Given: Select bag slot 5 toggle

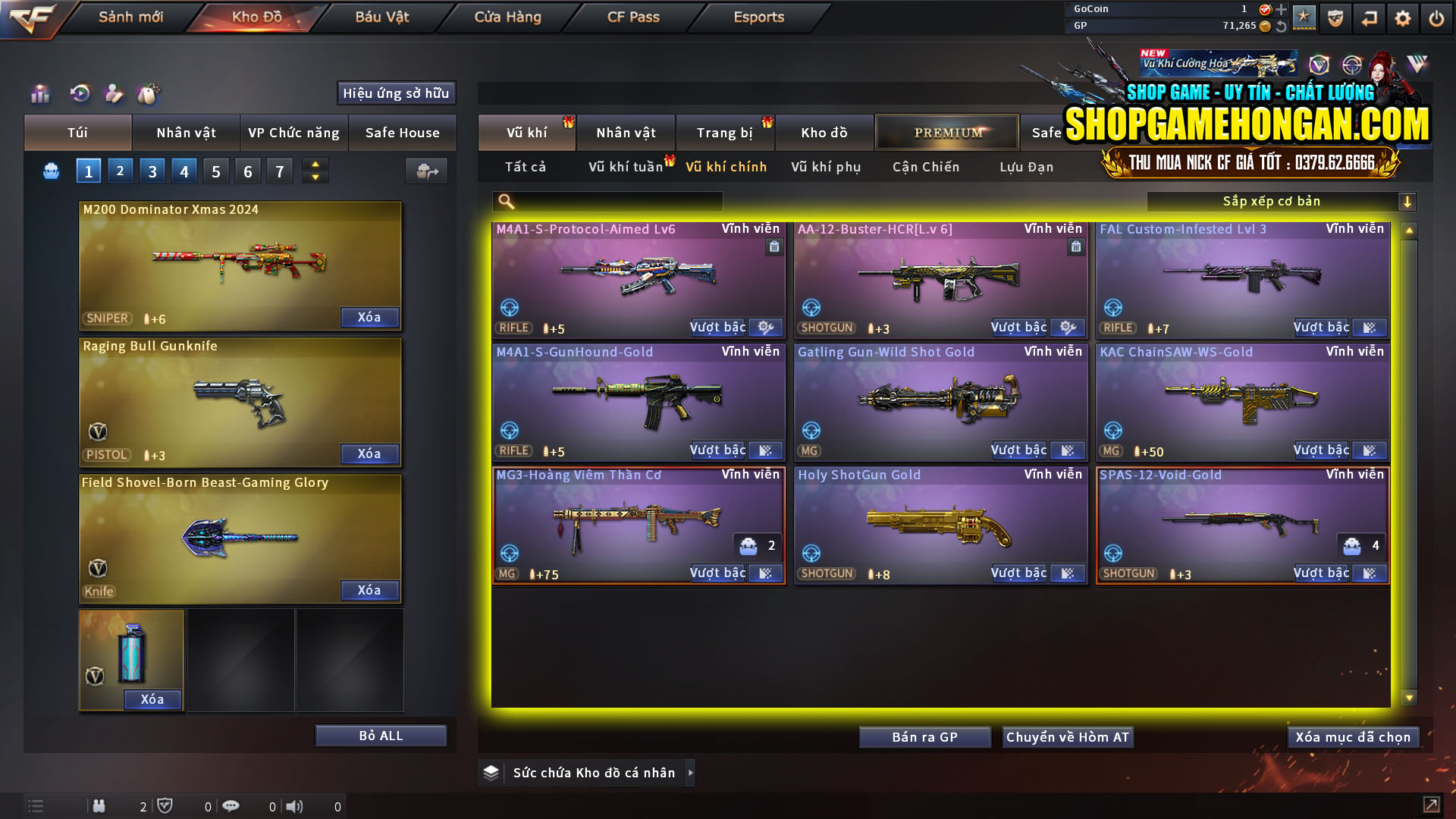Looking at the screenshot, I should (215, 171).
